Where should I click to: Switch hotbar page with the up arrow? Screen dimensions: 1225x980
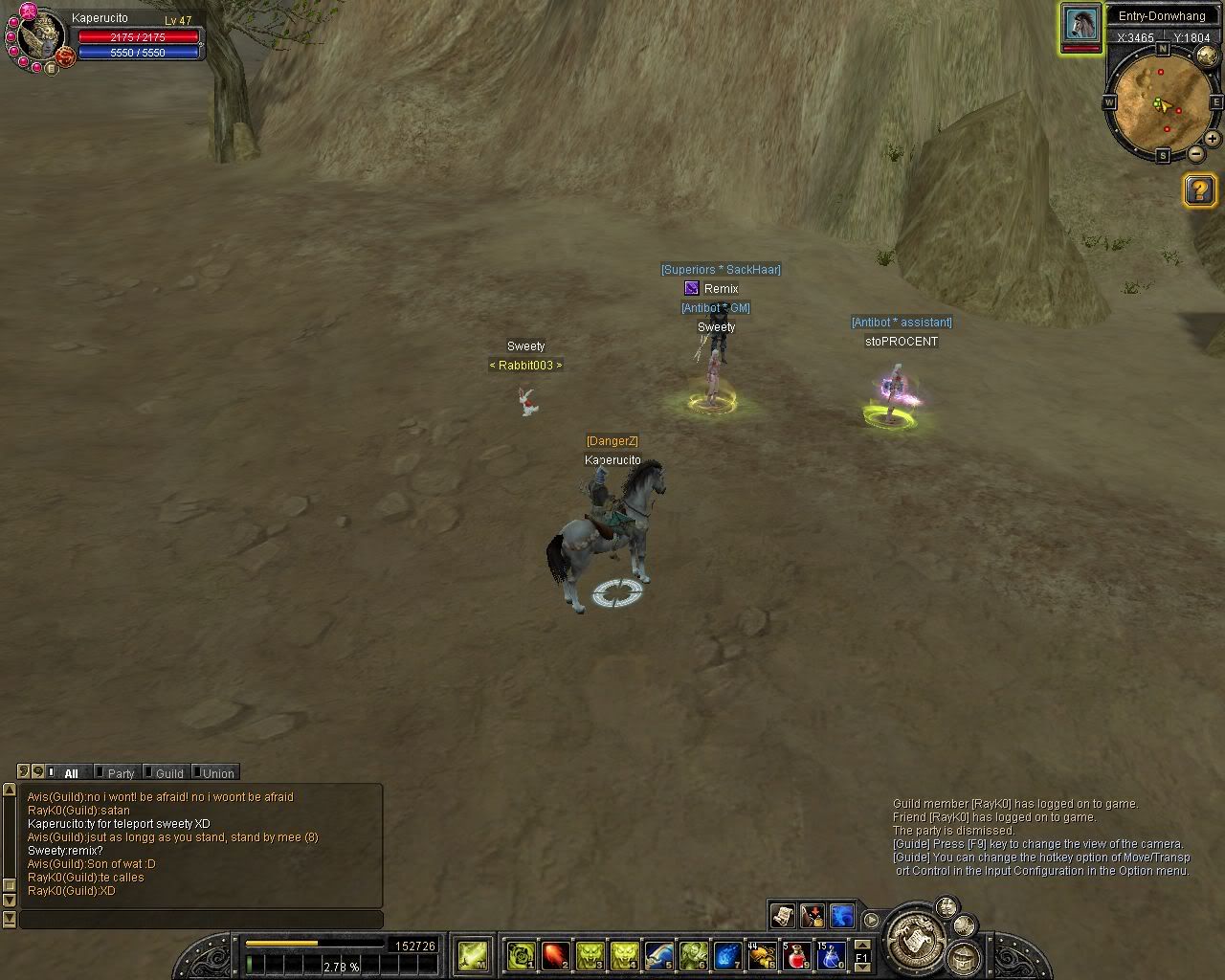click(x=861, y=946)
